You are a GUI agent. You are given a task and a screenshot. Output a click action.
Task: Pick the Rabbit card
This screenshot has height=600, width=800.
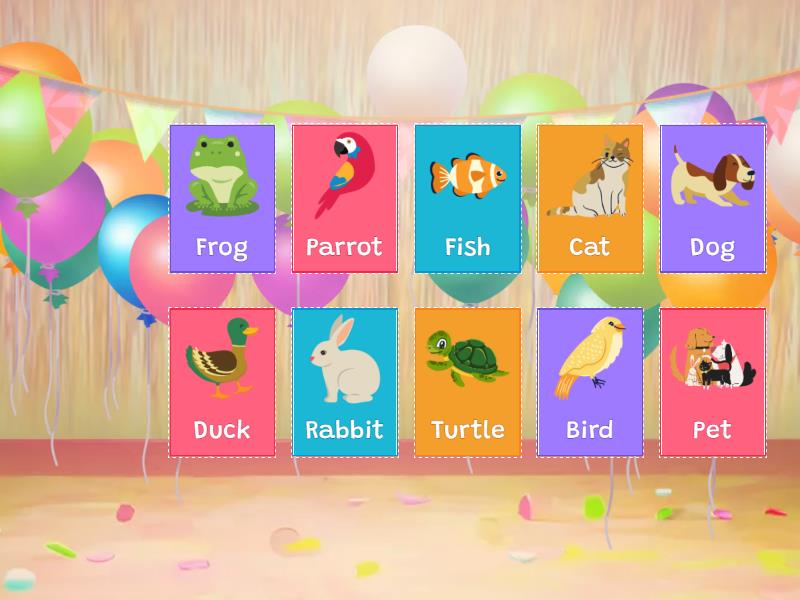click(345, 382)
